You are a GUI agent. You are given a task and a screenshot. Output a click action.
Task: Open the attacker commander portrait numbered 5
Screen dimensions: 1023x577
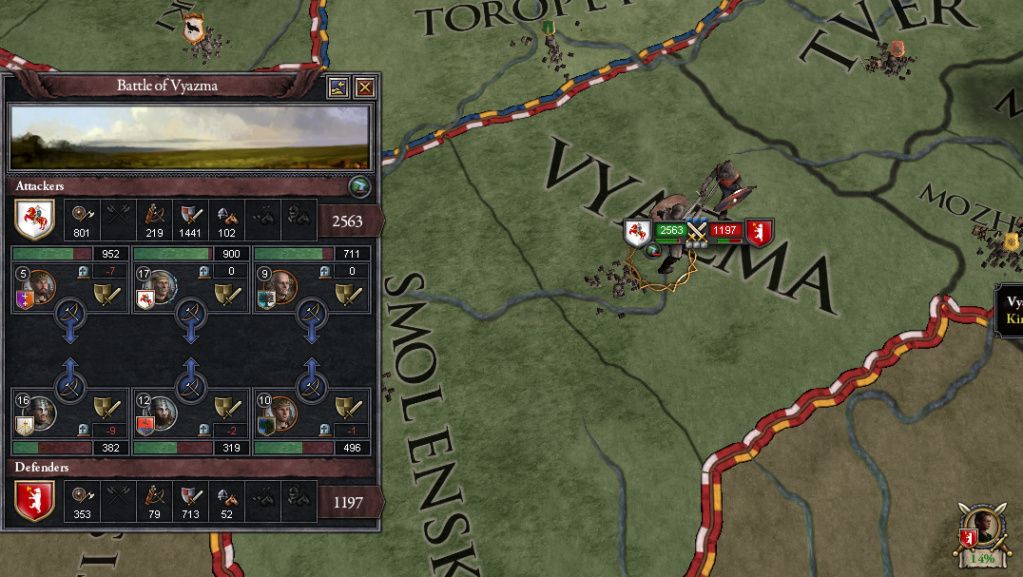(x=41, y=287)
